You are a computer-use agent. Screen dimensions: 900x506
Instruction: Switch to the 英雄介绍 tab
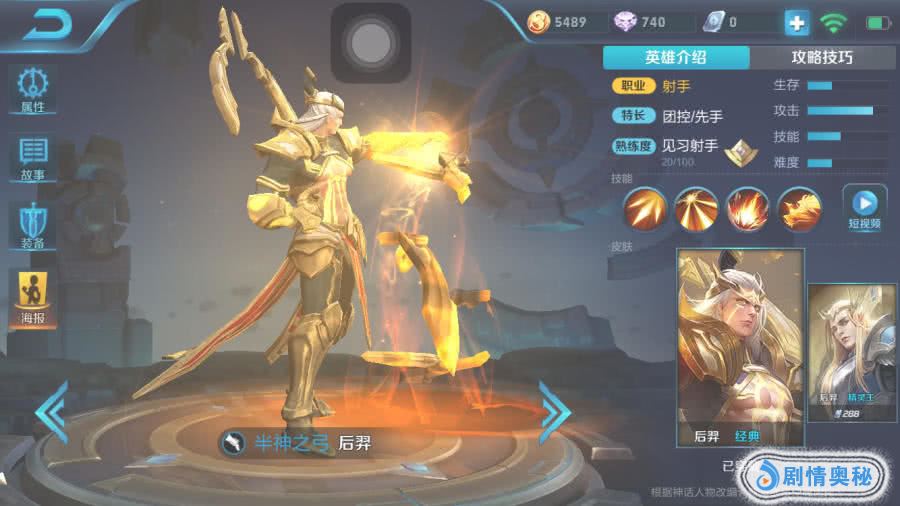pyautogui.click(x=676, y=57)
